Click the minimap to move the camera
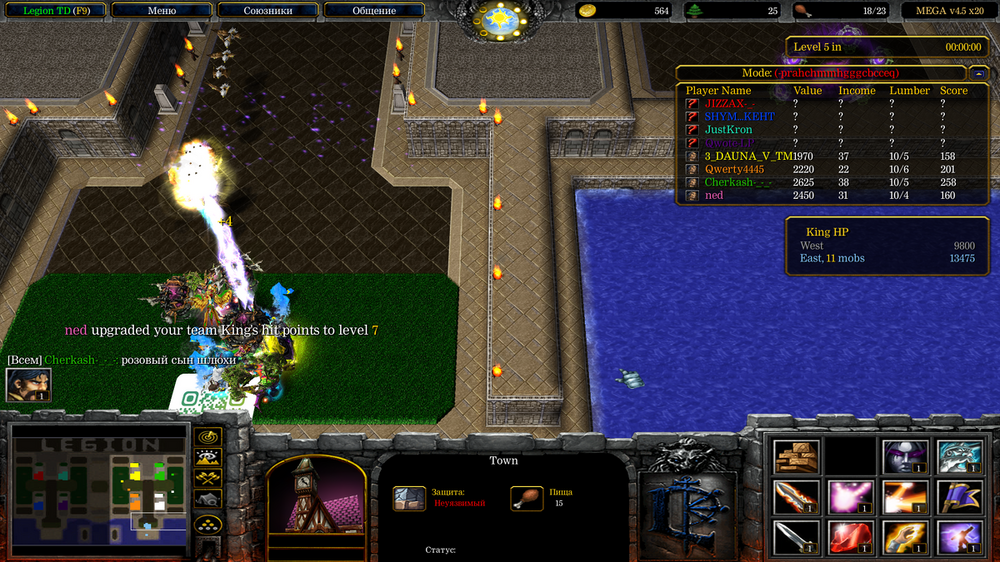Image resolution: width=1000 pixels, height=562 pixels. [100, 490]
